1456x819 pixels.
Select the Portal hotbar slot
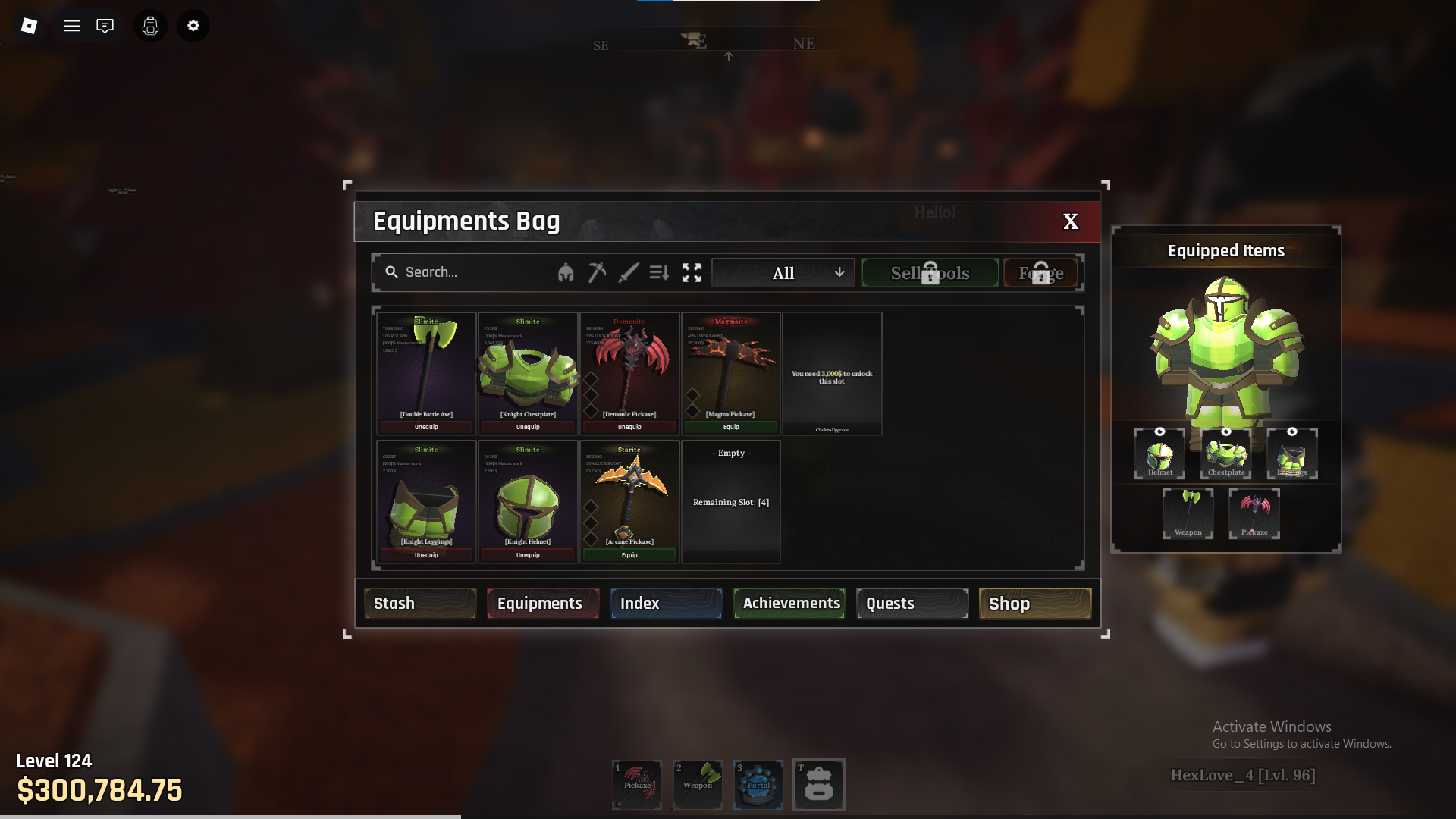point(758,784)
